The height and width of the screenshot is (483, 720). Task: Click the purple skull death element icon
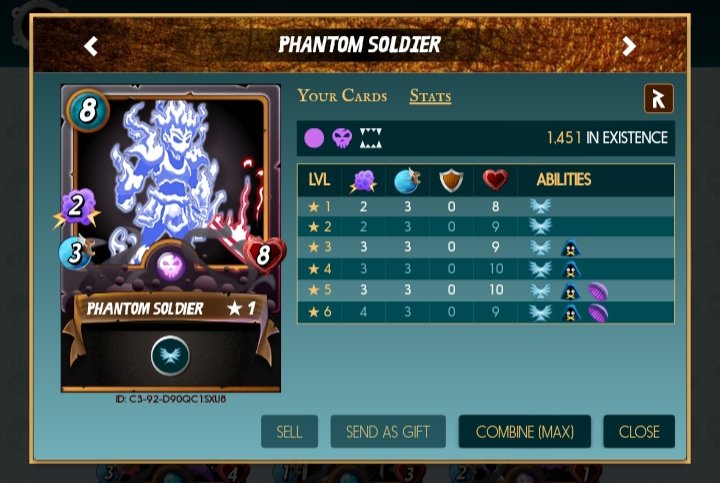tap(342, 138)
